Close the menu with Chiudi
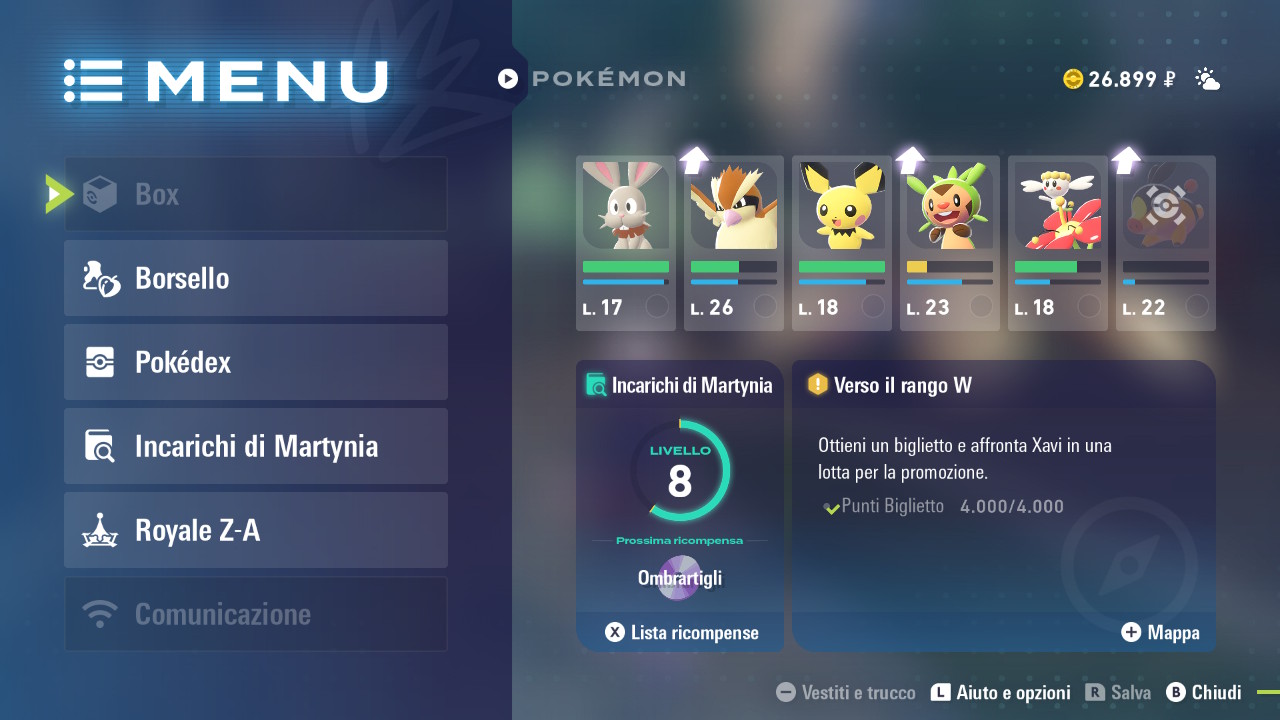The height and width of the screenshot is (720, 1280). click(x=1205, y=692)
